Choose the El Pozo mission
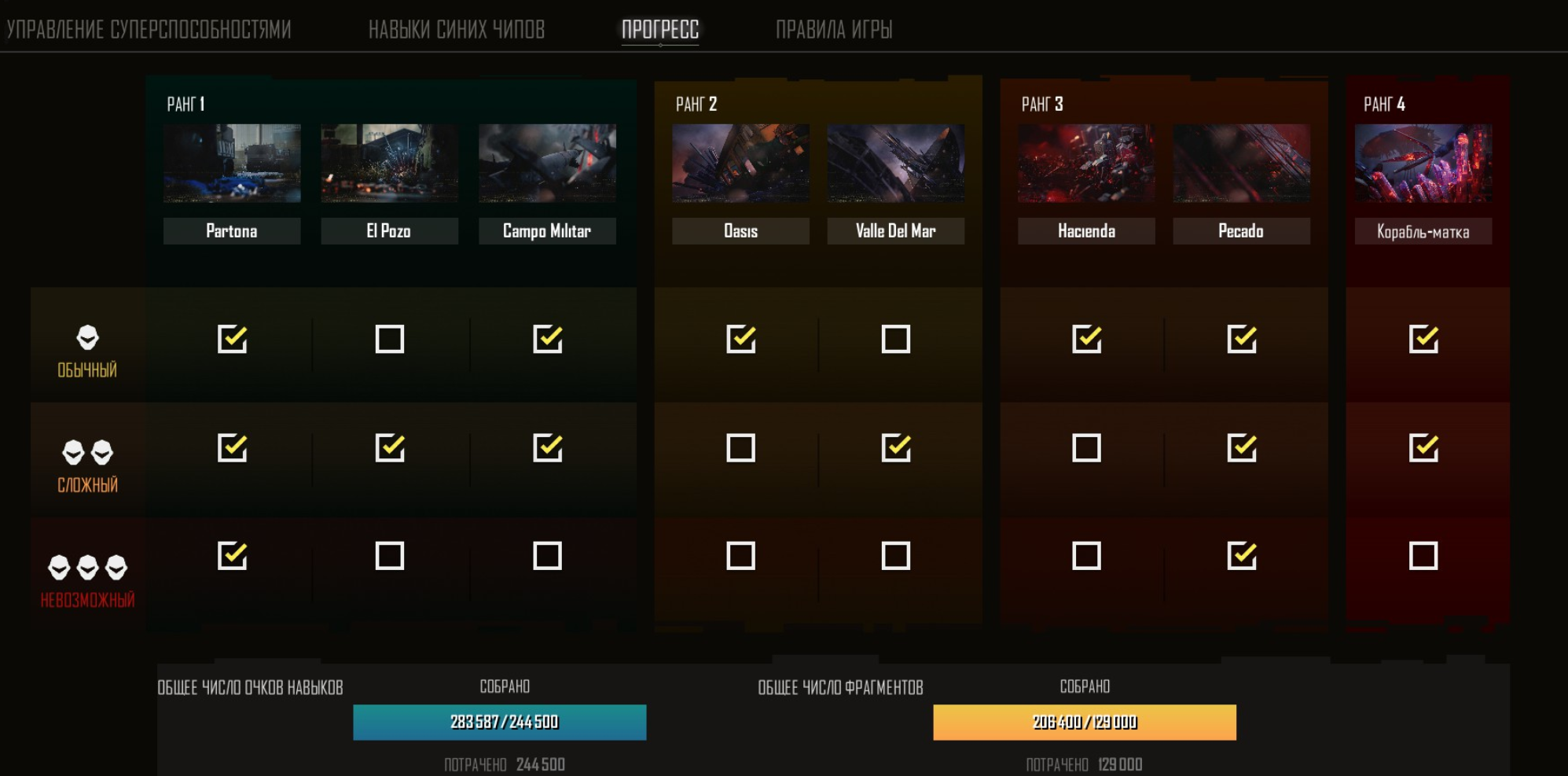Screen dimensions: 1568x776 (389, 164)
